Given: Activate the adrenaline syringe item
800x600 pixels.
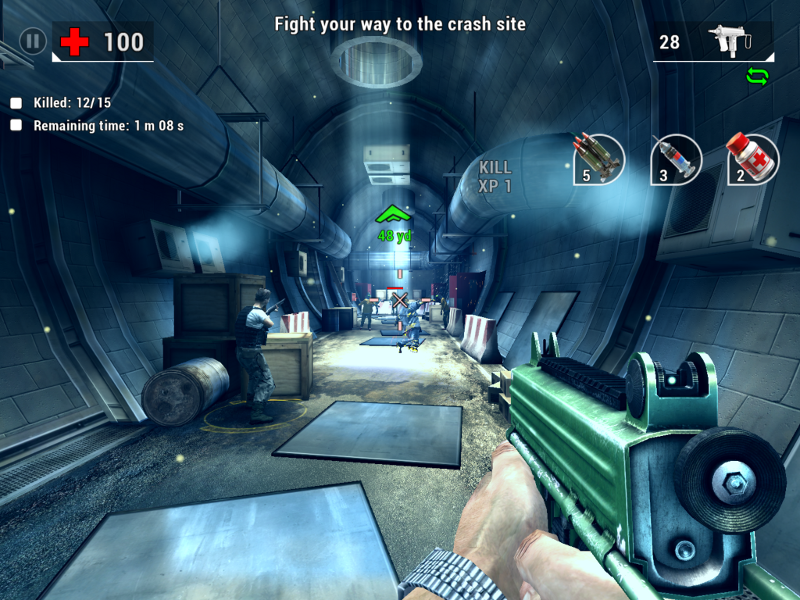Looking at the screenshot, I should point(675,159).
